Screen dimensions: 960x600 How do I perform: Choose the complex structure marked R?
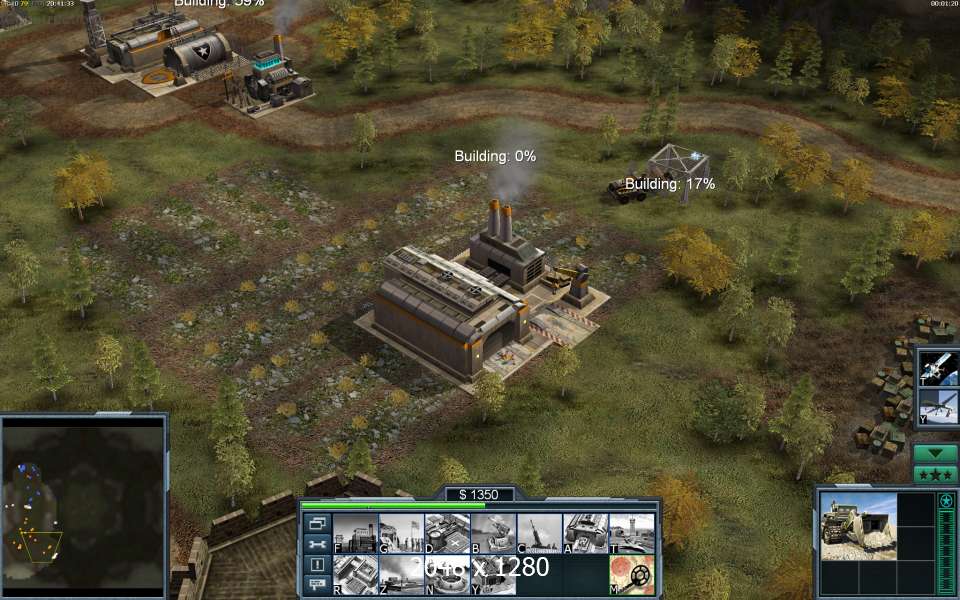(x=355, y=575)
